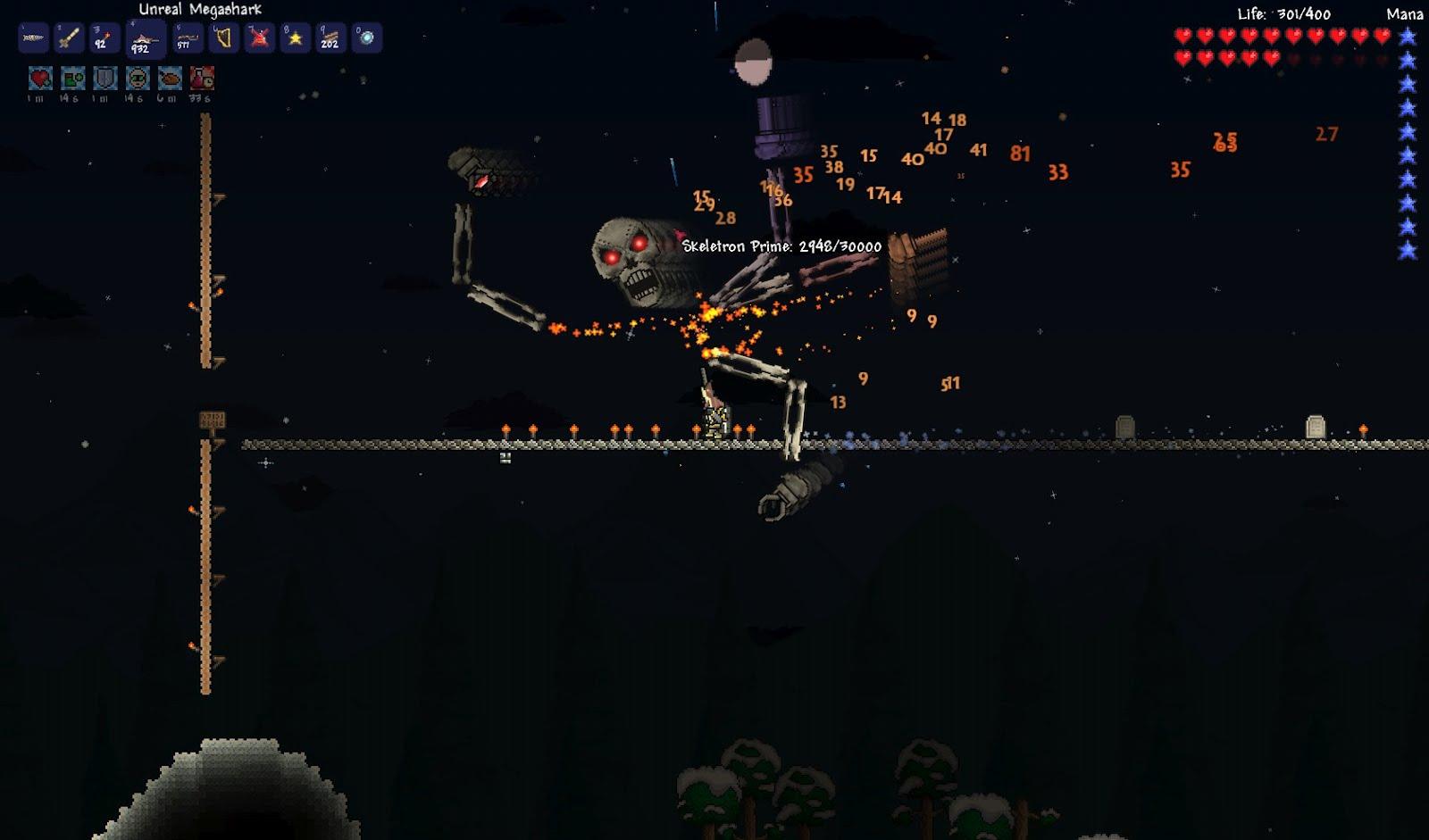Select the Unreal Megashark hotbar slot

click(144, 40)
